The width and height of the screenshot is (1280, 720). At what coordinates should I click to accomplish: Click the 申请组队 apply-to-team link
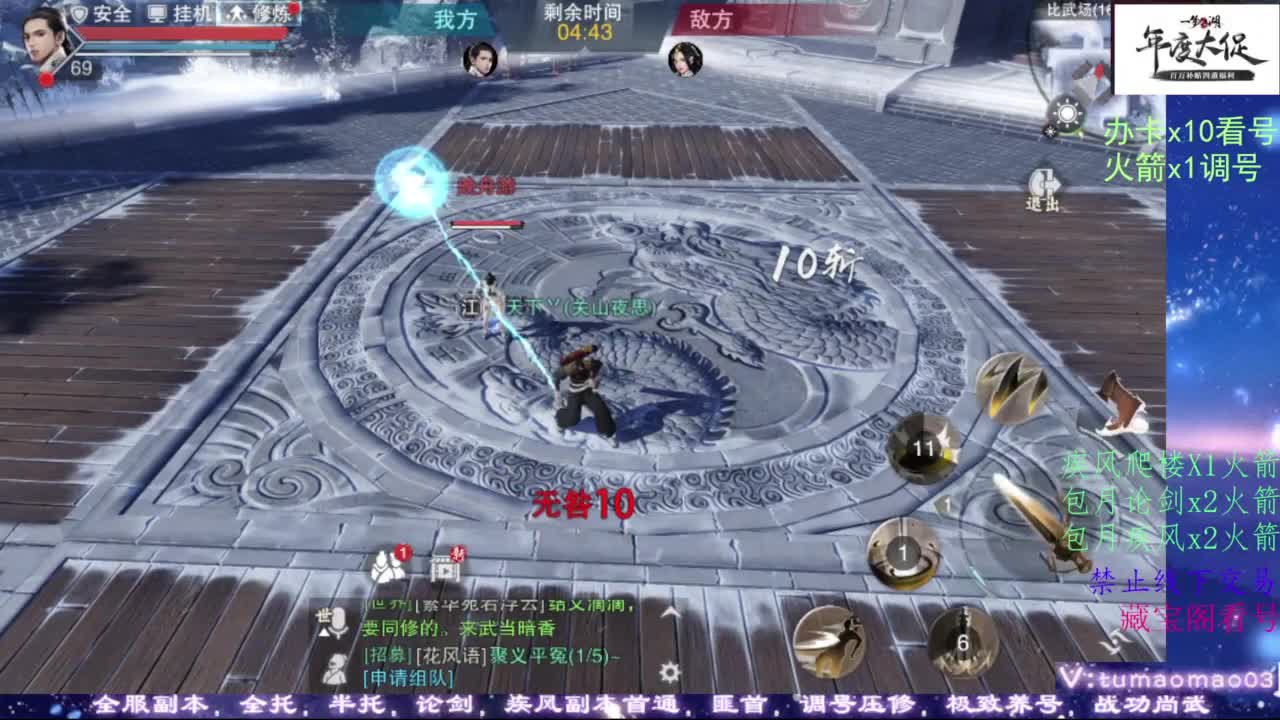[407, 677]
